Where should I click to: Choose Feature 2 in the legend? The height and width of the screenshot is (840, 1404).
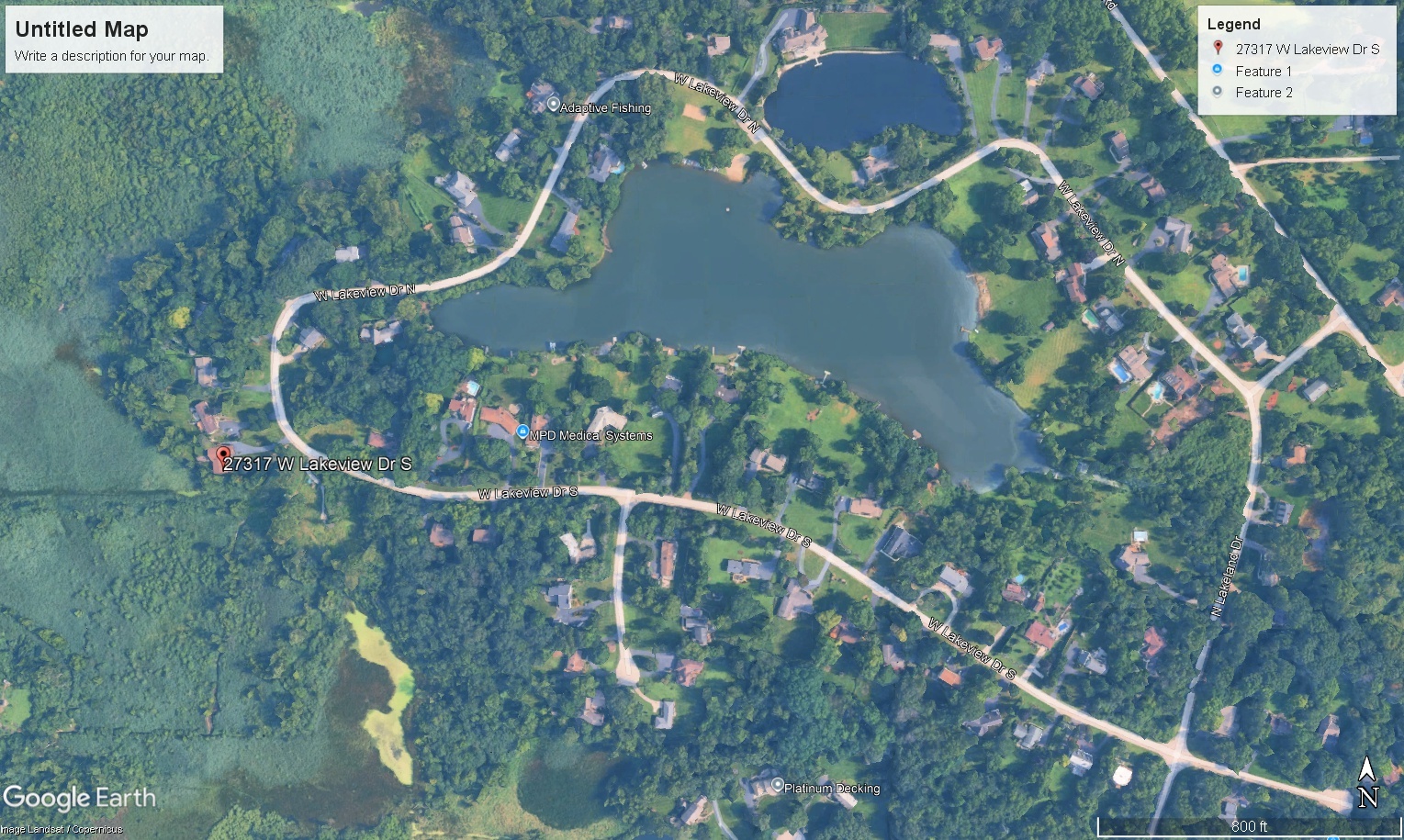(1263, 93)
